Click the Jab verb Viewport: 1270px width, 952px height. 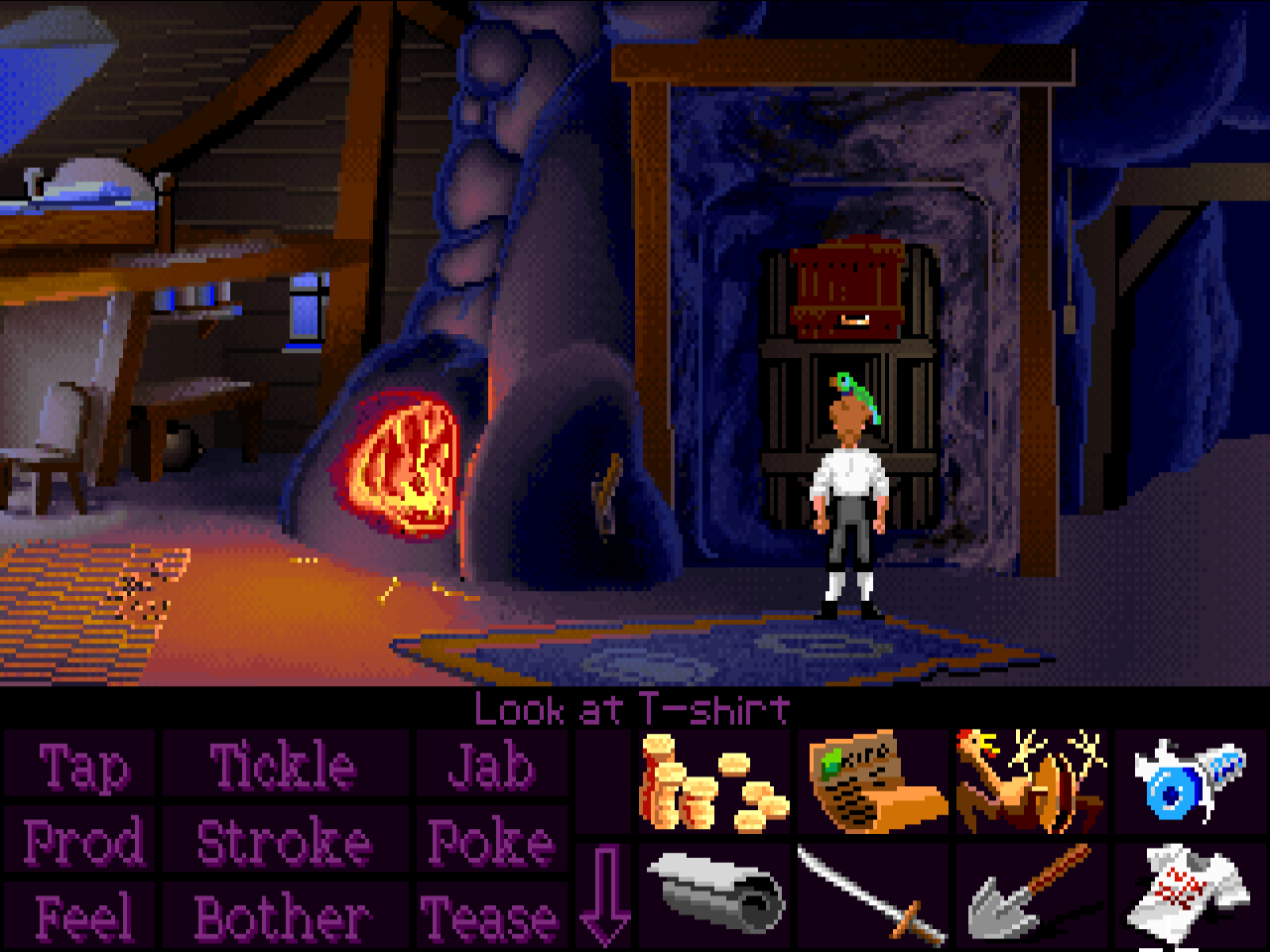[490, 768]
